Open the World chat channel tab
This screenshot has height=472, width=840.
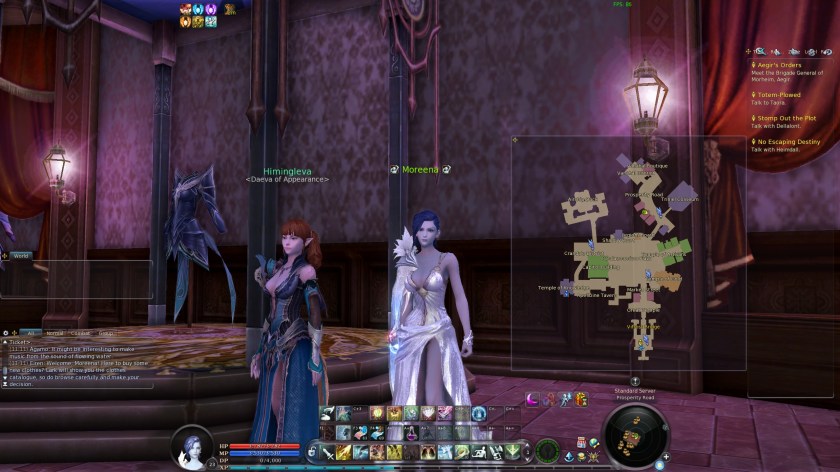[20, 256]
